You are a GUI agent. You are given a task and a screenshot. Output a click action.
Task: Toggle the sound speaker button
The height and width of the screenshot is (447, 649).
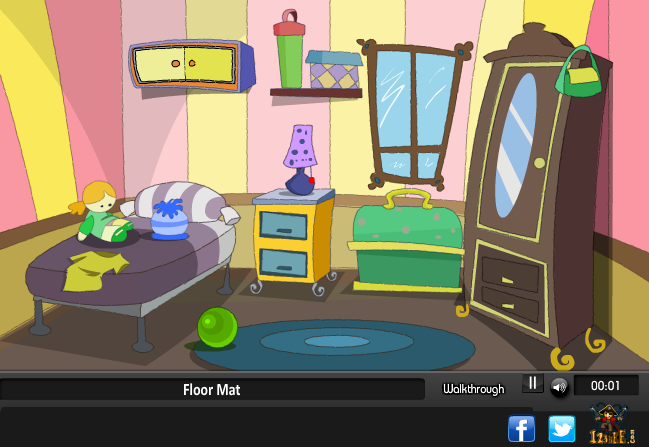pos(559,386)
